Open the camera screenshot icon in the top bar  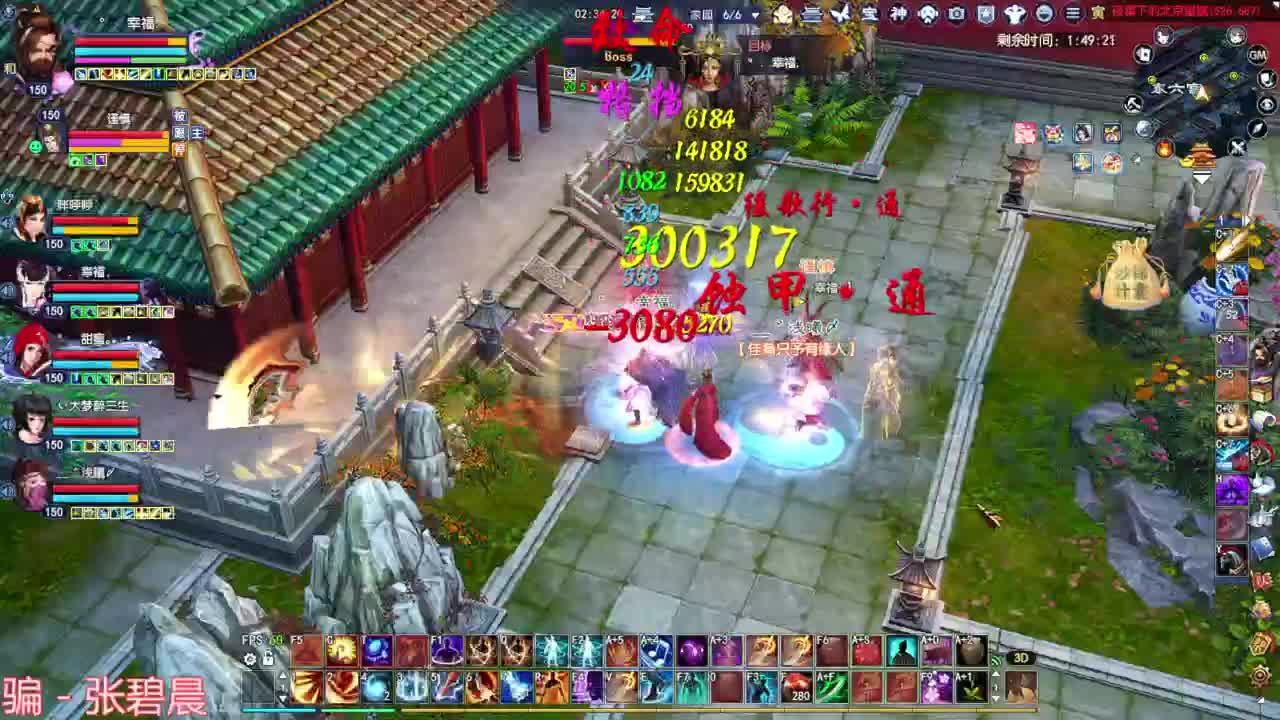click(x=955, y=13)
